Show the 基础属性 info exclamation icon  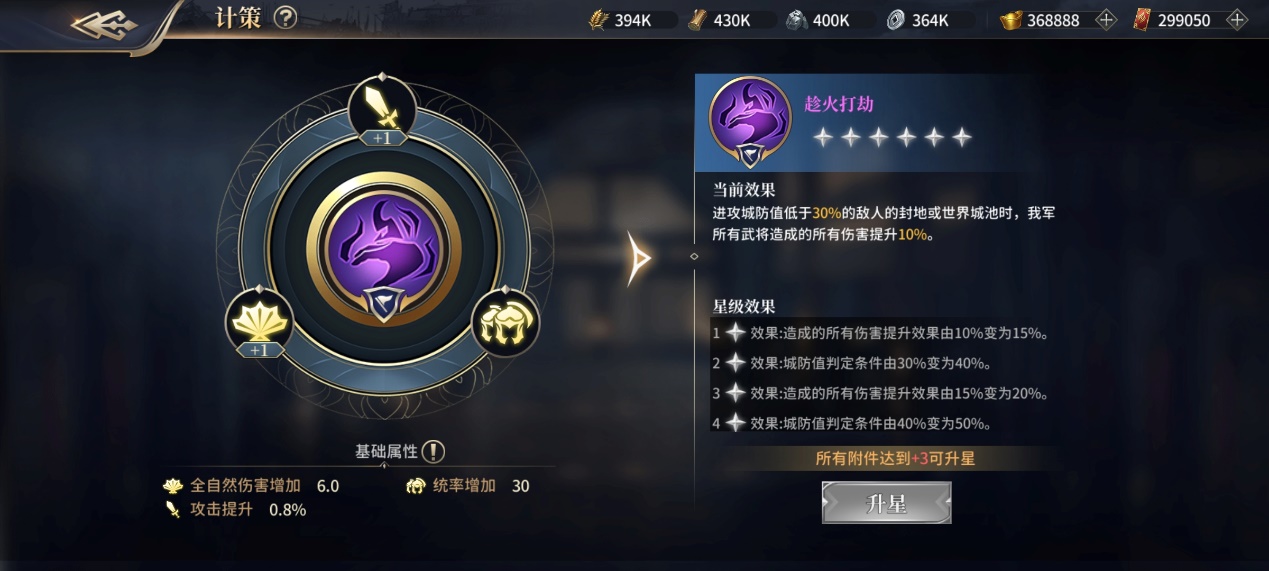click(433, 451)
